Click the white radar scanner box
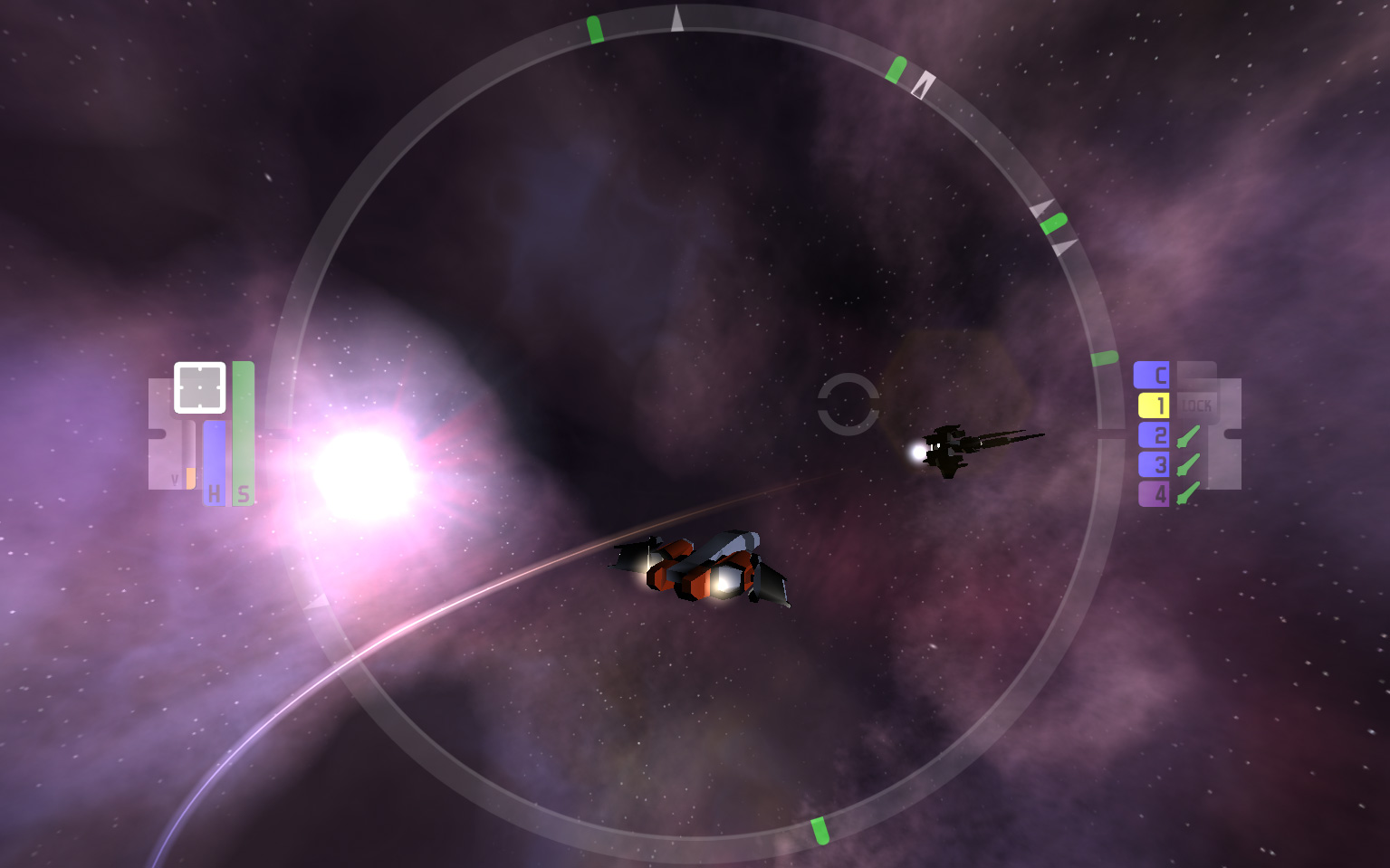Viewport: 1390px width, 868px height. [199, 386]
